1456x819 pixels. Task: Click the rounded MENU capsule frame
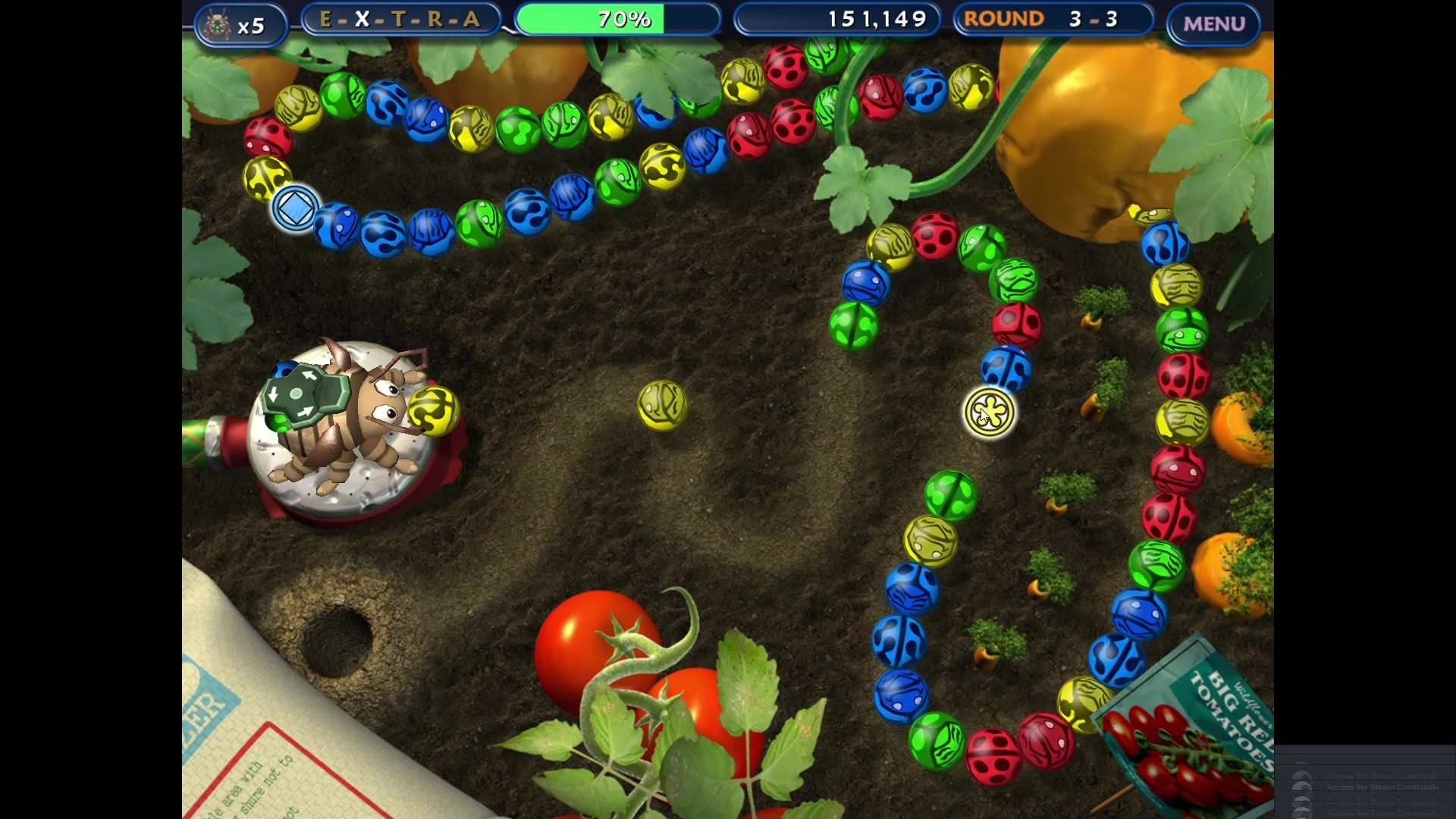(1212, 23)
